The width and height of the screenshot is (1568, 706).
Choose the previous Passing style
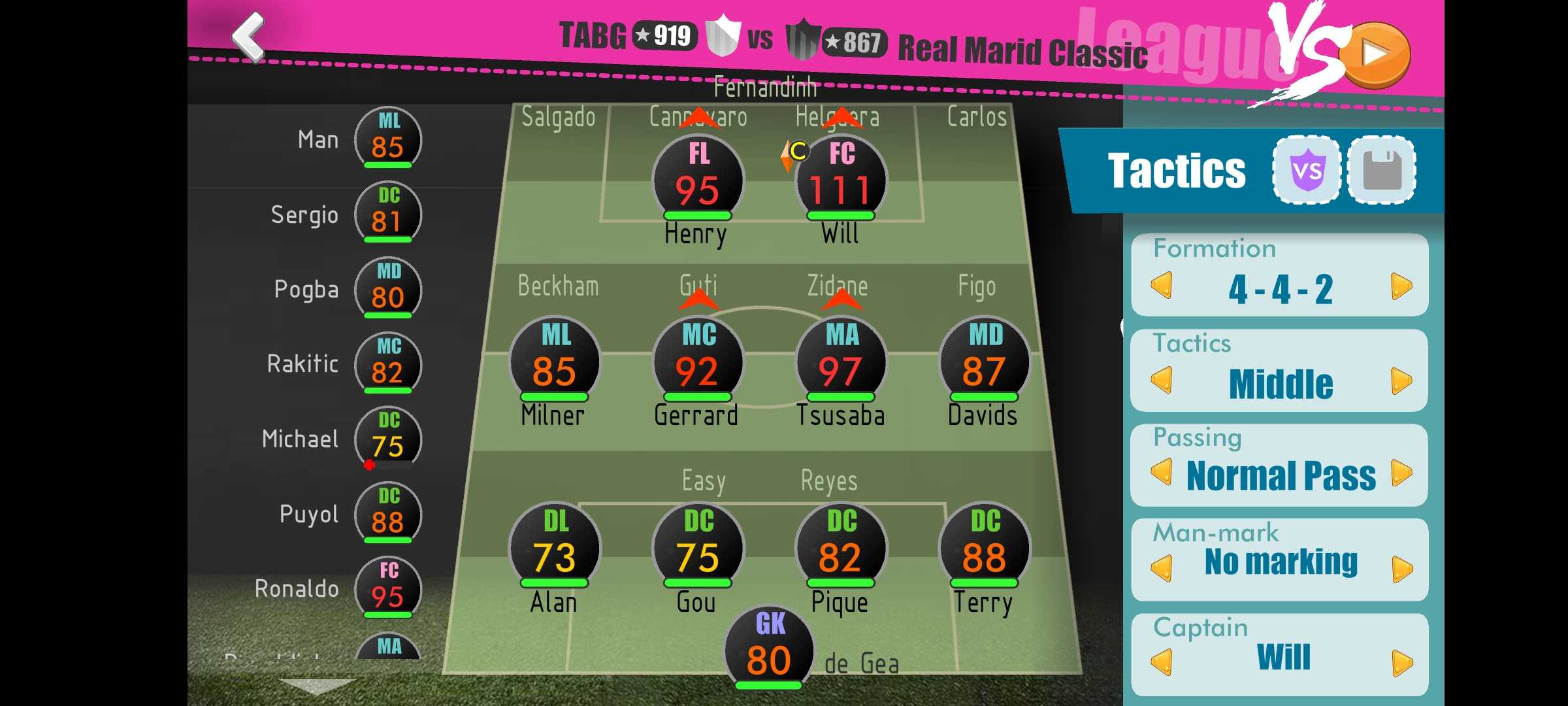[1162, 473]
